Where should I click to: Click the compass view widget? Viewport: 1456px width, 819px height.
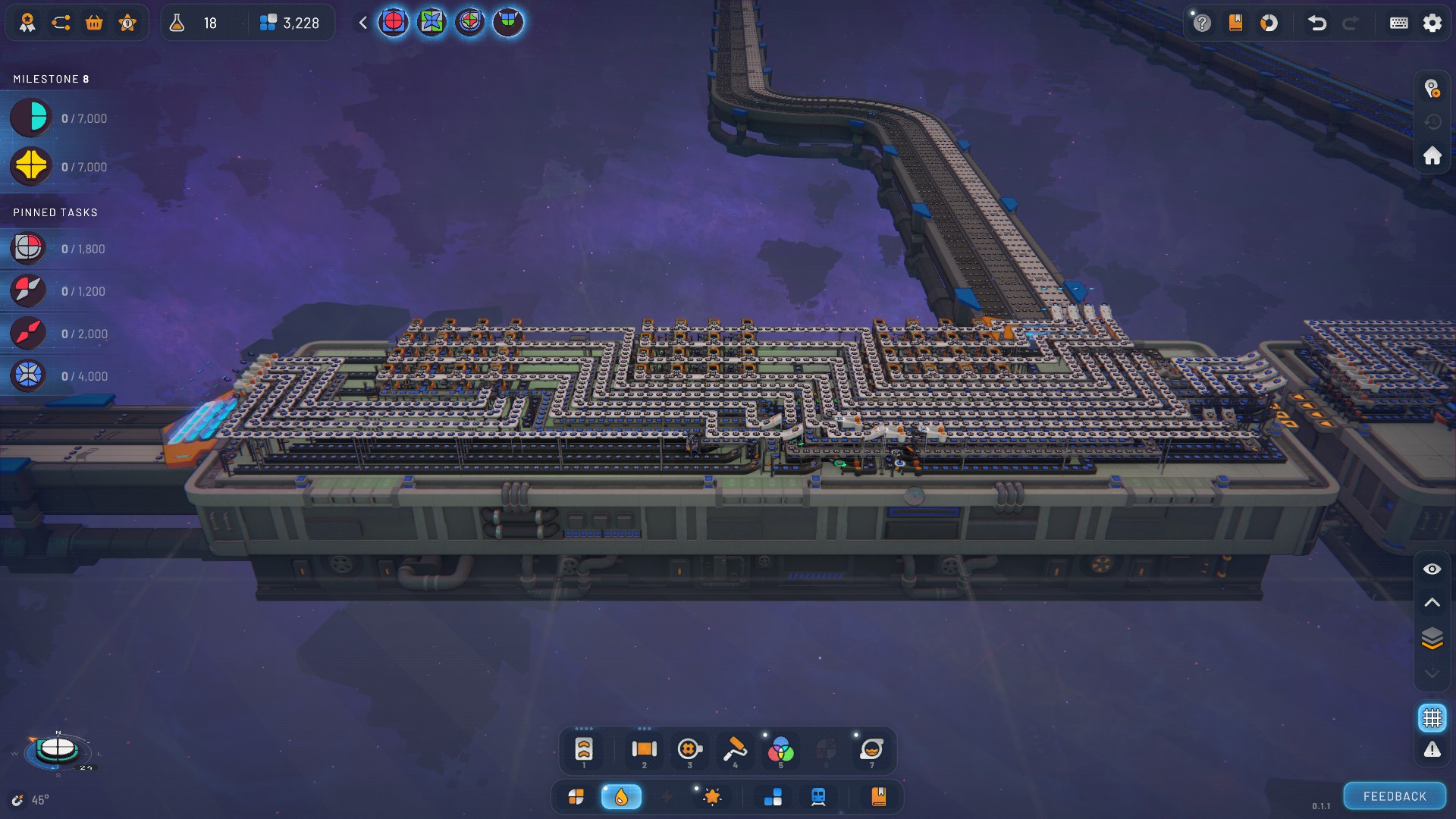click(58, 749)
